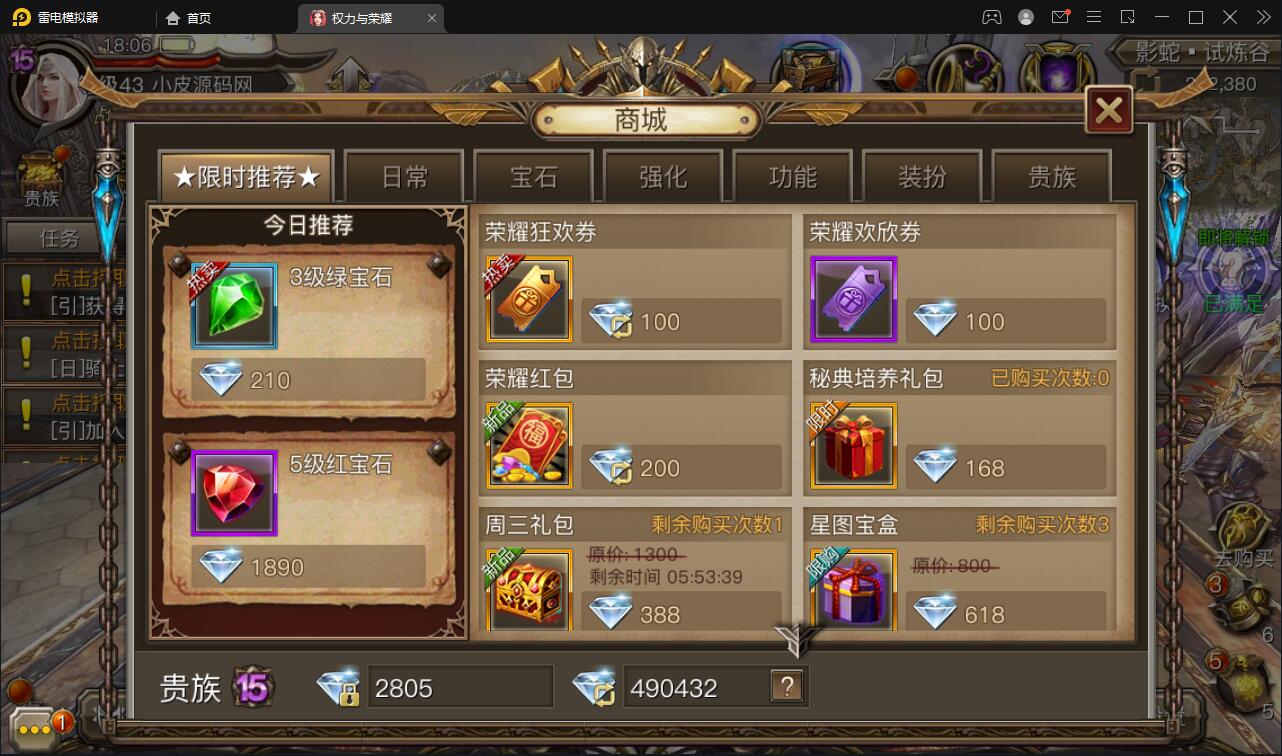Switch to the 装扮 tab

pos(923,174)
